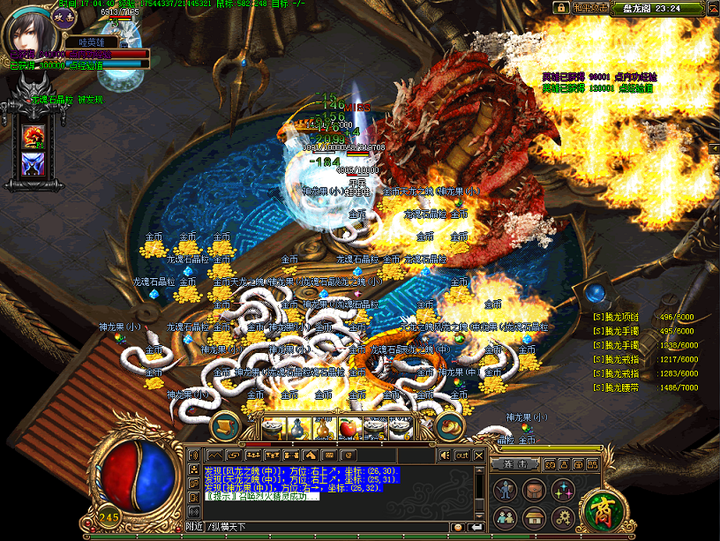Open the gear settings button

[562, 516]
